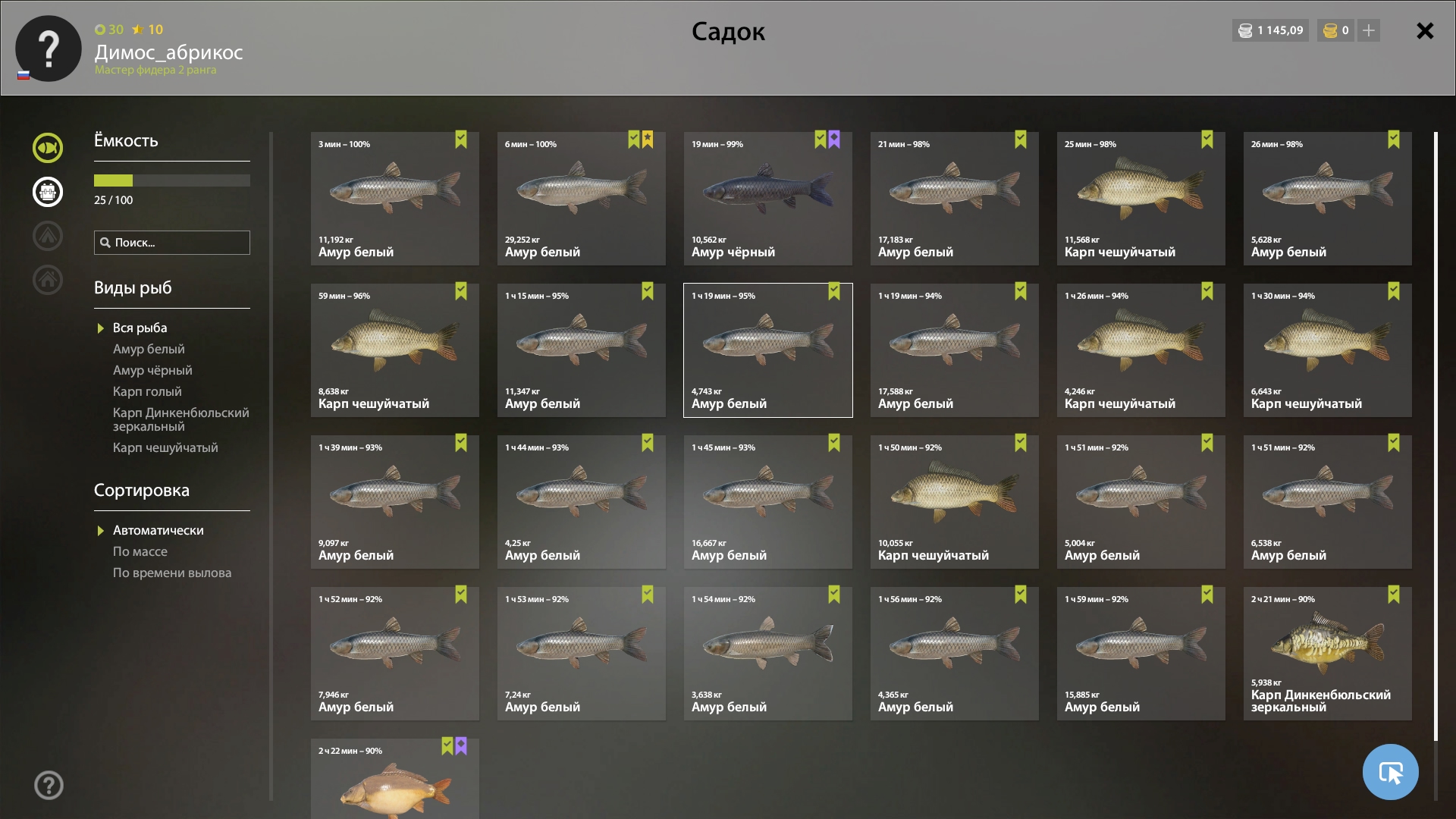Screen dimensions: 1456x819
Task: Show Вся рыба in the keepnet
Action: pyautogui.click(x=140, y=328)
